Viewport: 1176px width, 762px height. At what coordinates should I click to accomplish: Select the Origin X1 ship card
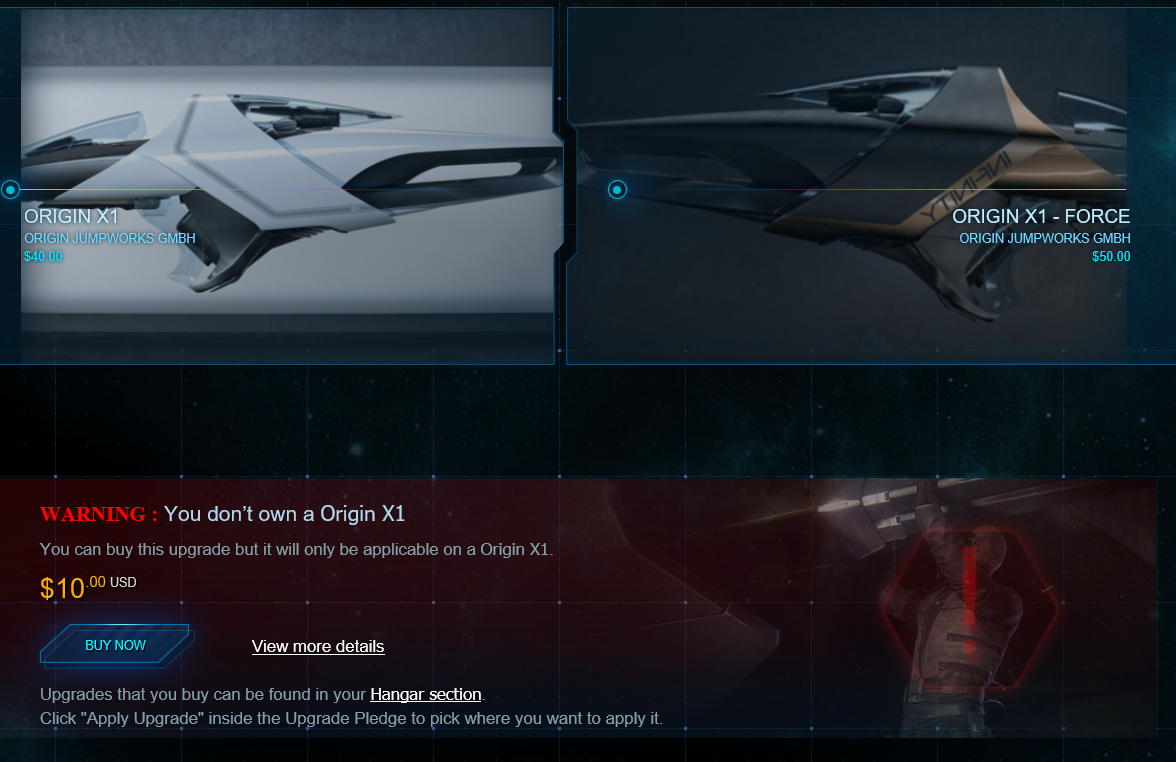tap(285, 185)
